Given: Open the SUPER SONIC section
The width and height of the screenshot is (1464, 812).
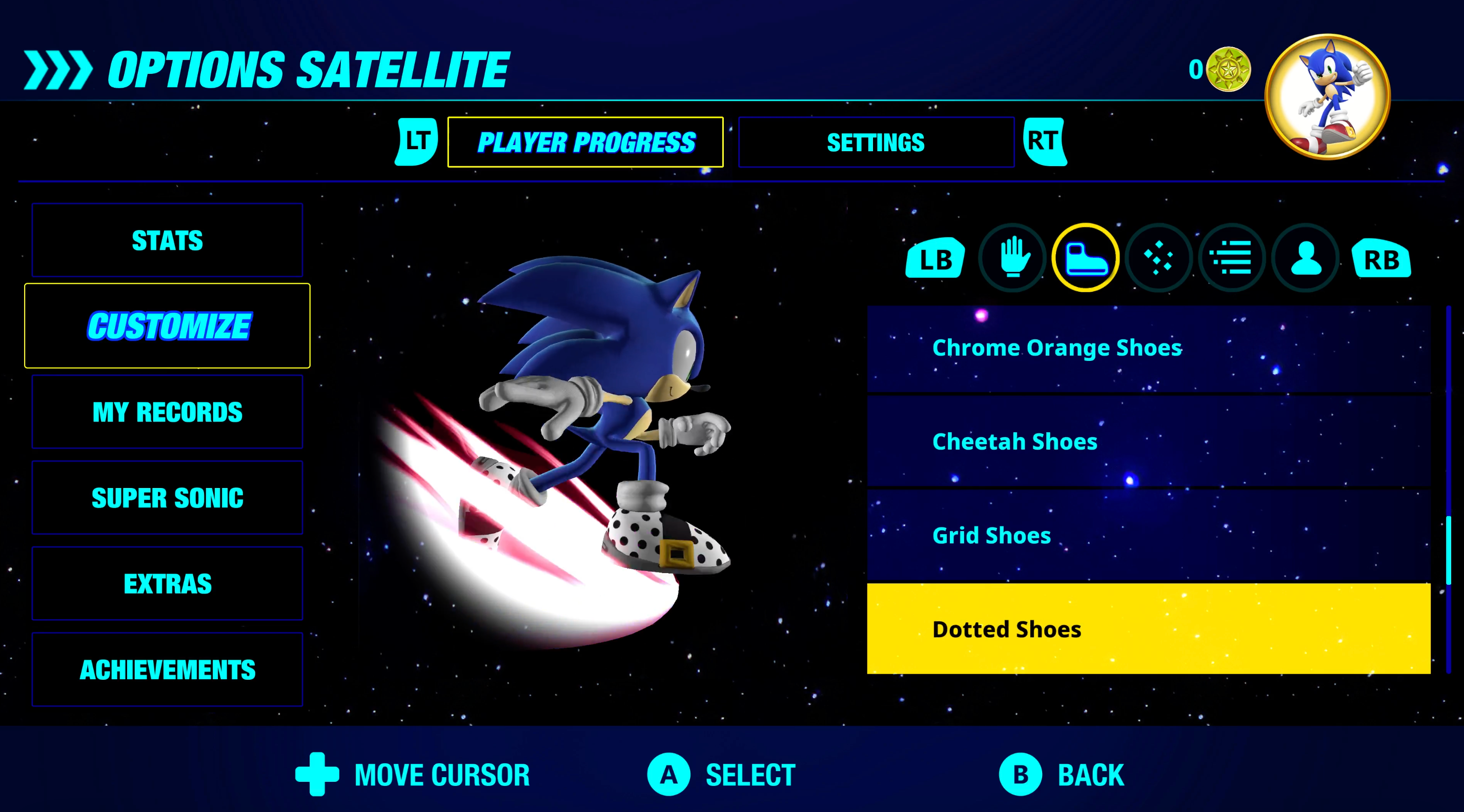Looking at the screenshot, I should [x=167, y=498].
